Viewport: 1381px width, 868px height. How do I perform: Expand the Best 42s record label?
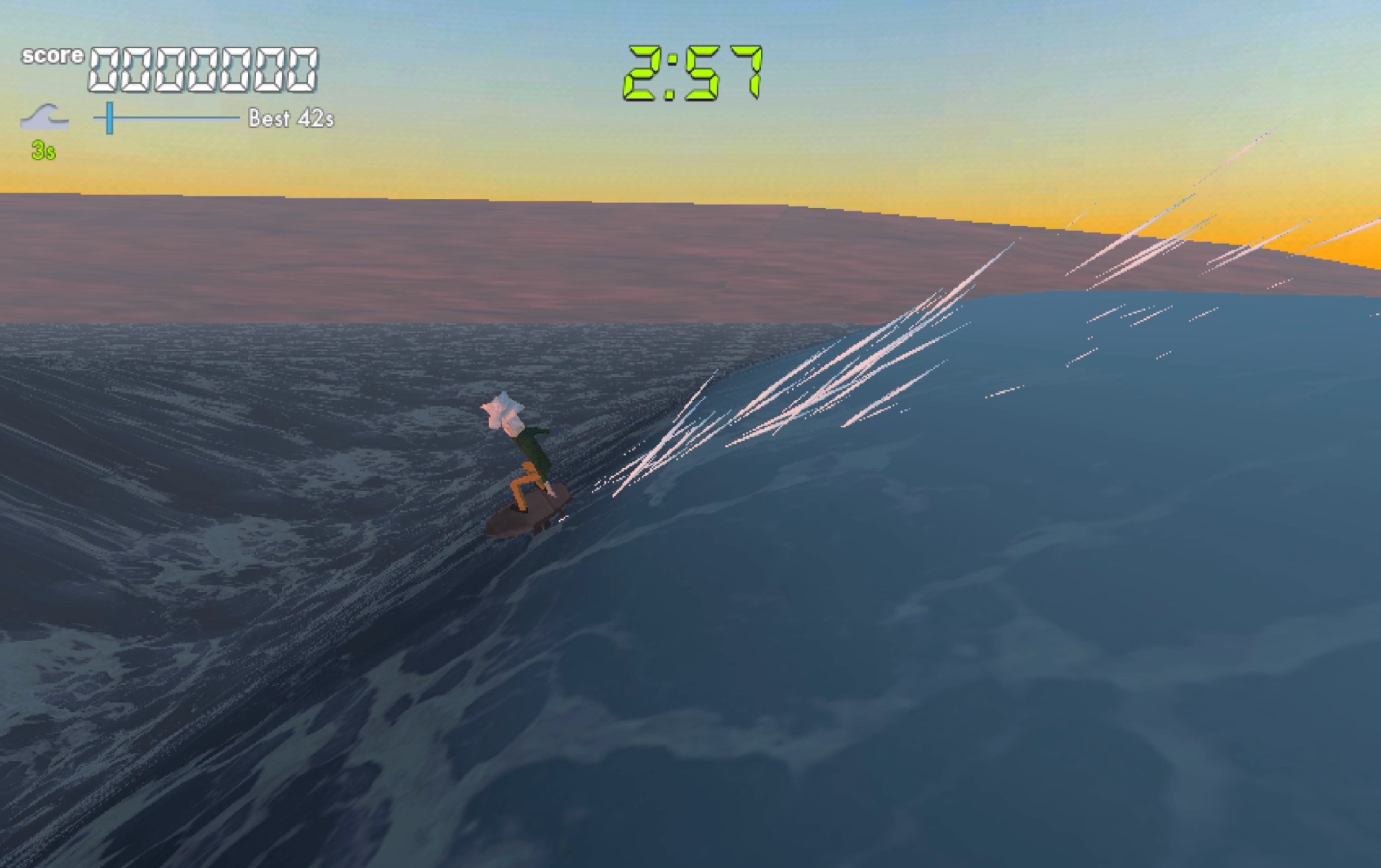(x=291, y=118)
